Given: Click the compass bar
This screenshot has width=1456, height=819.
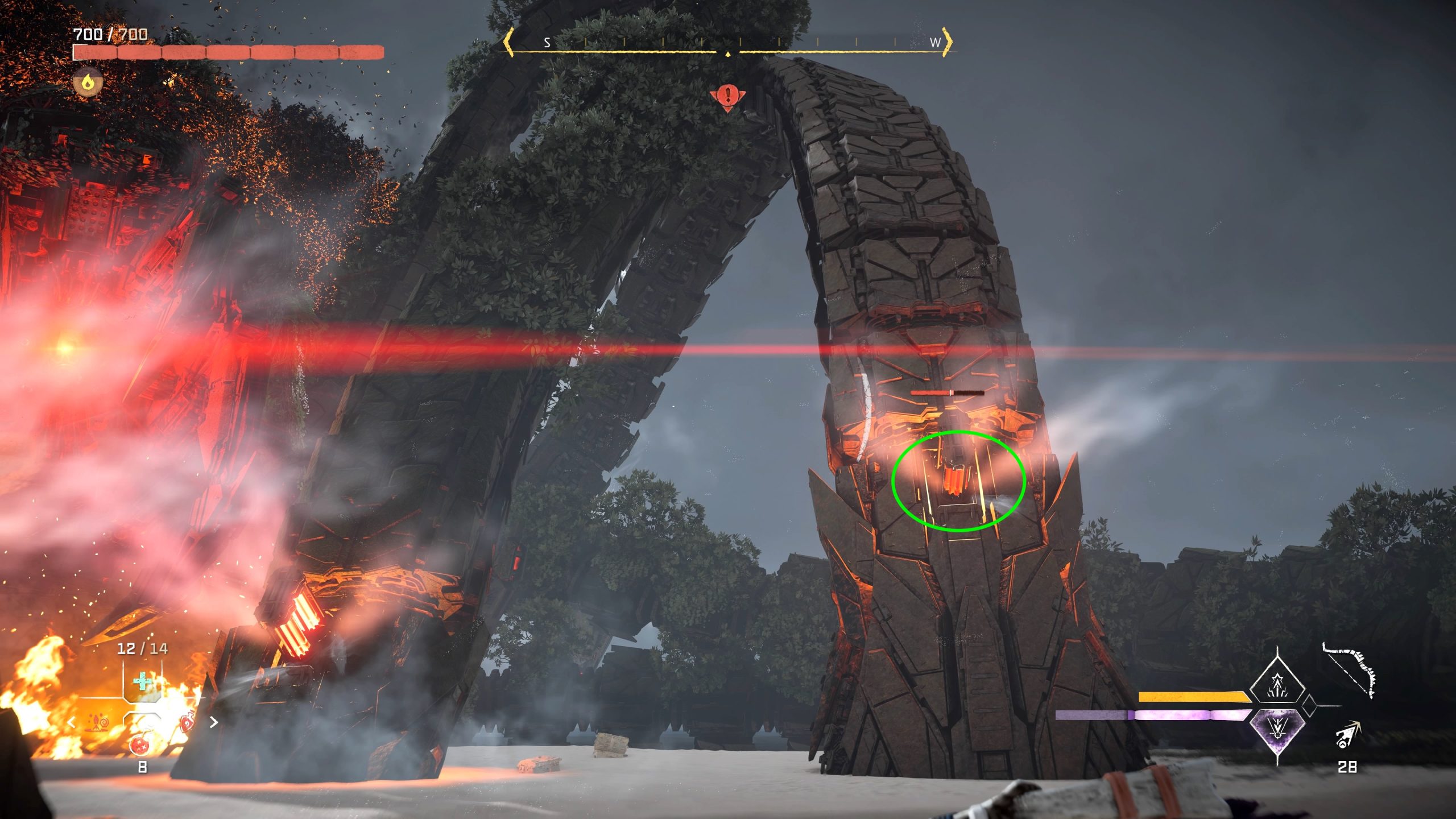Looking at the screenshot, I should coord(728,44).
